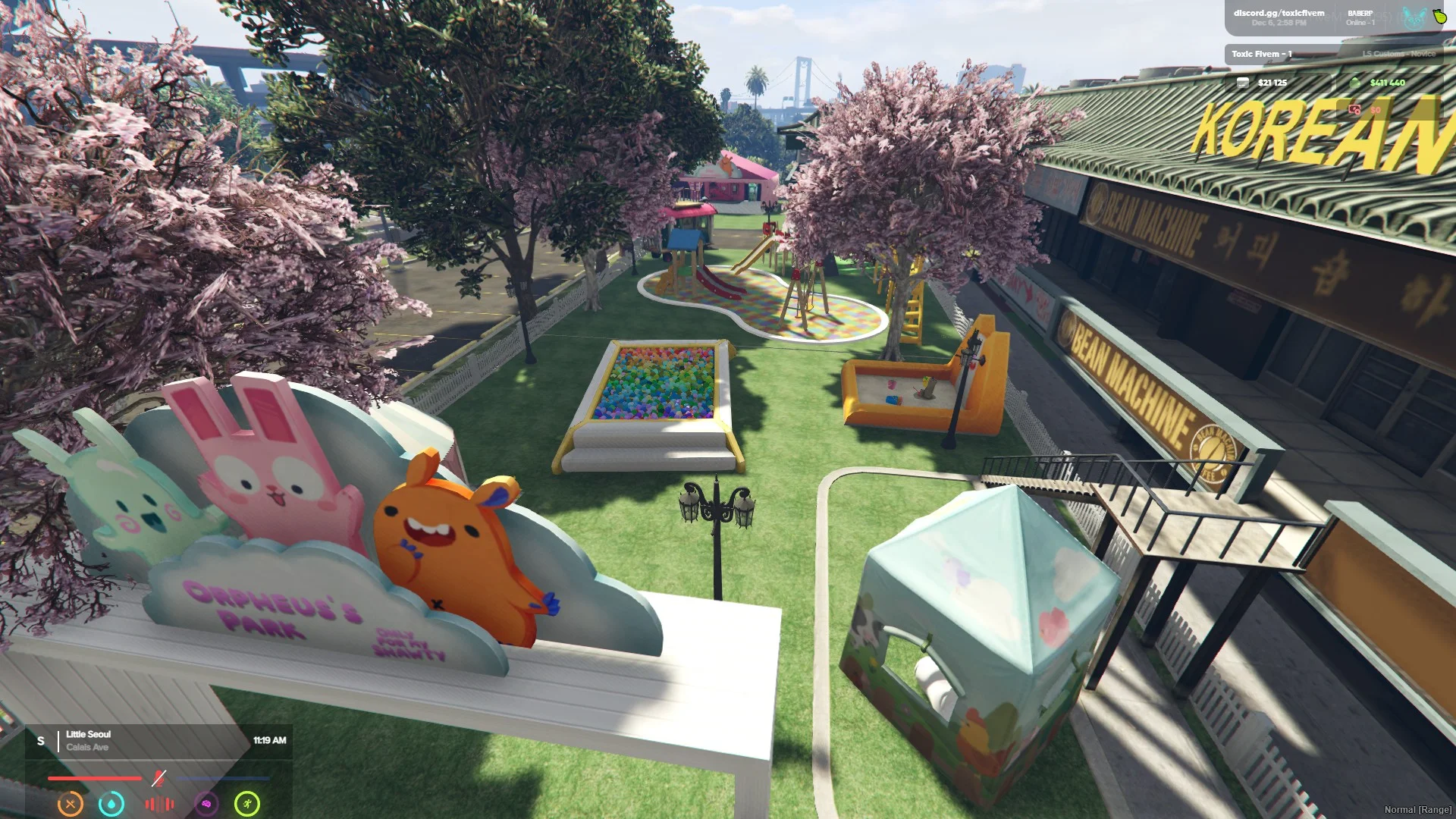This screenshot has height=819, width=1456.
Task: Click the orange hunger fork-and-knife icon
Action: (x=71, y=804)
